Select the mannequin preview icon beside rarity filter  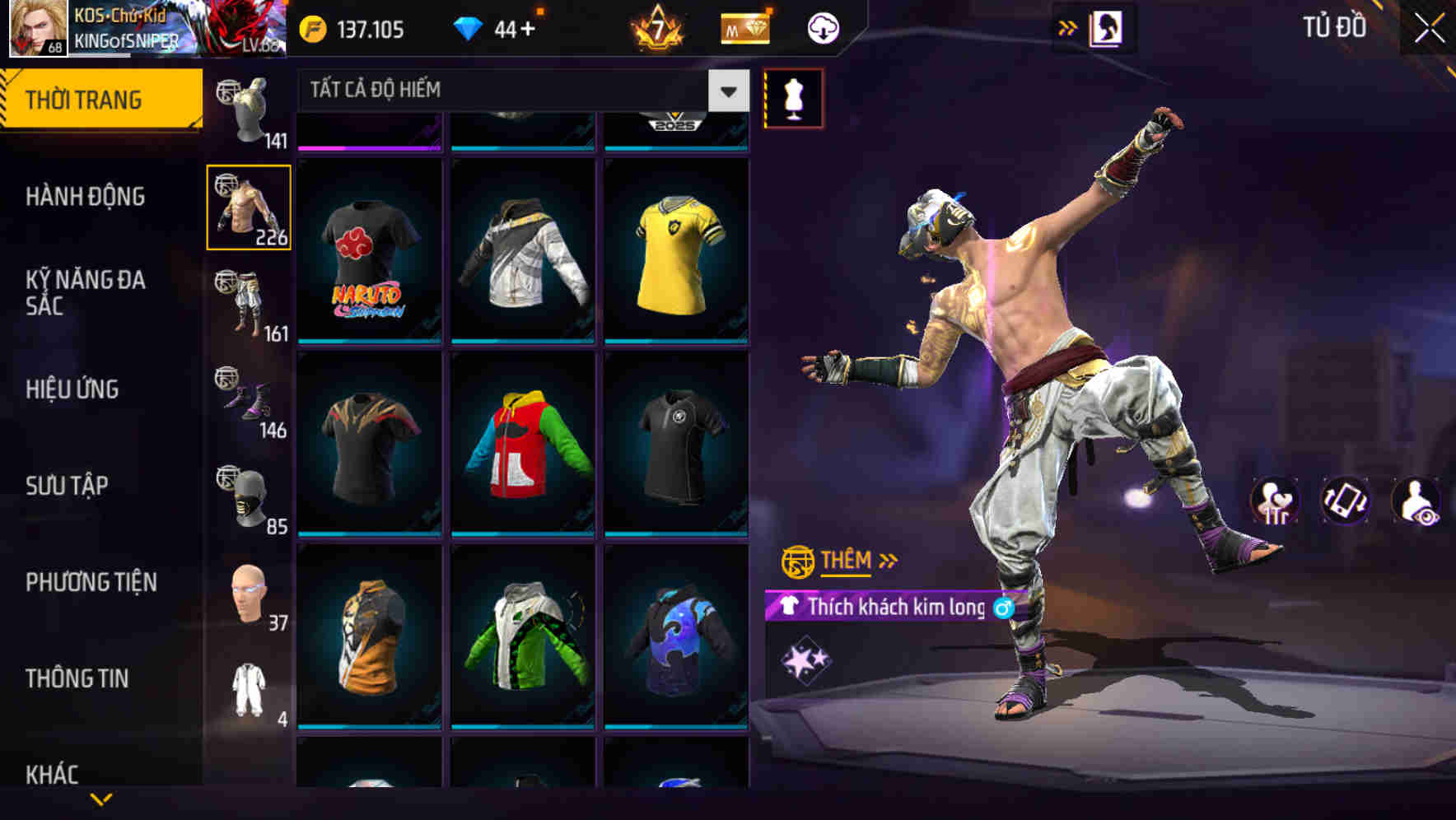tap(793, 97)
